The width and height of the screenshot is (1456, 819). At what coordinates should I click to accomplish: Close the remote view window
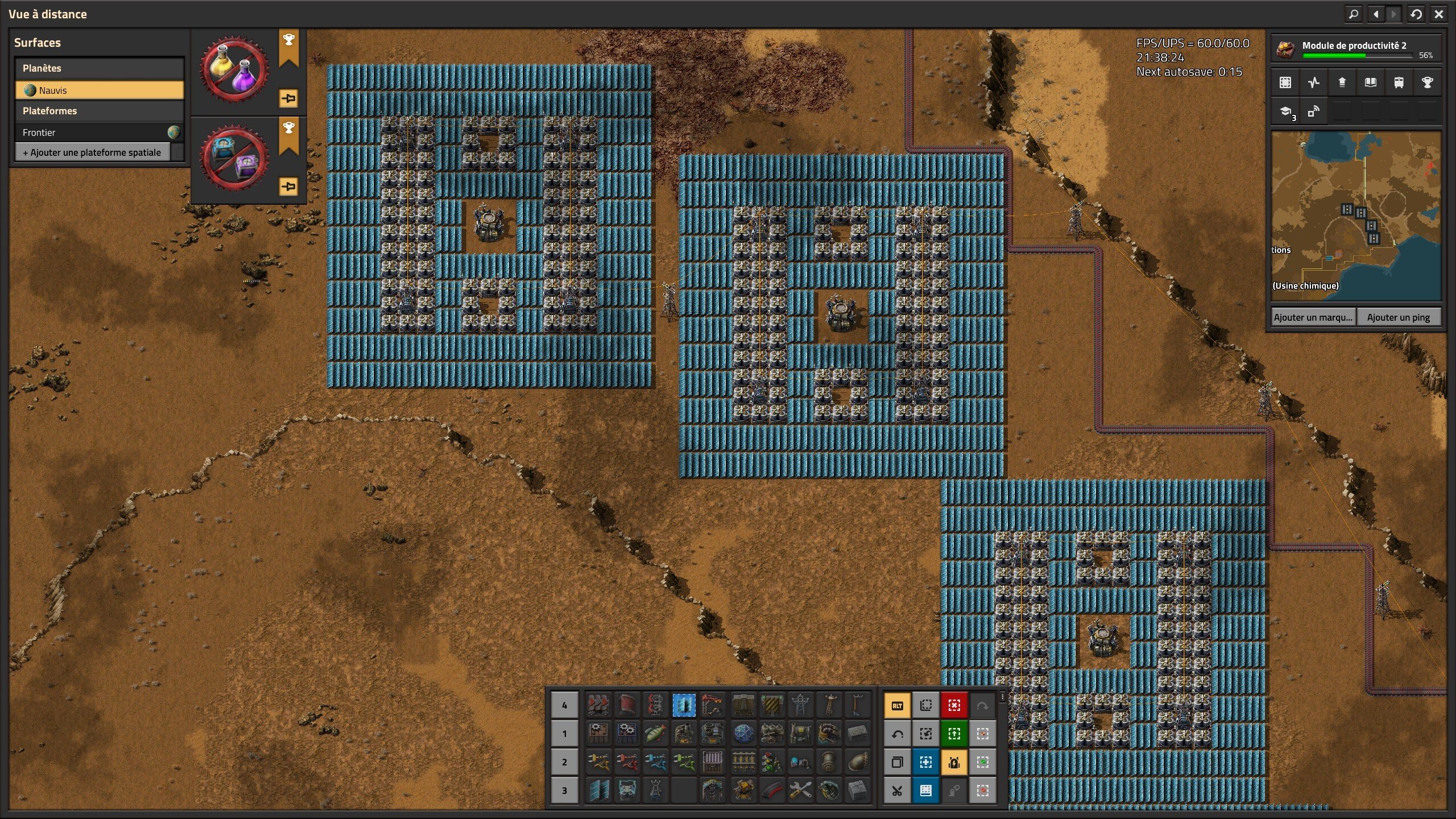[x=1438, y=14]
